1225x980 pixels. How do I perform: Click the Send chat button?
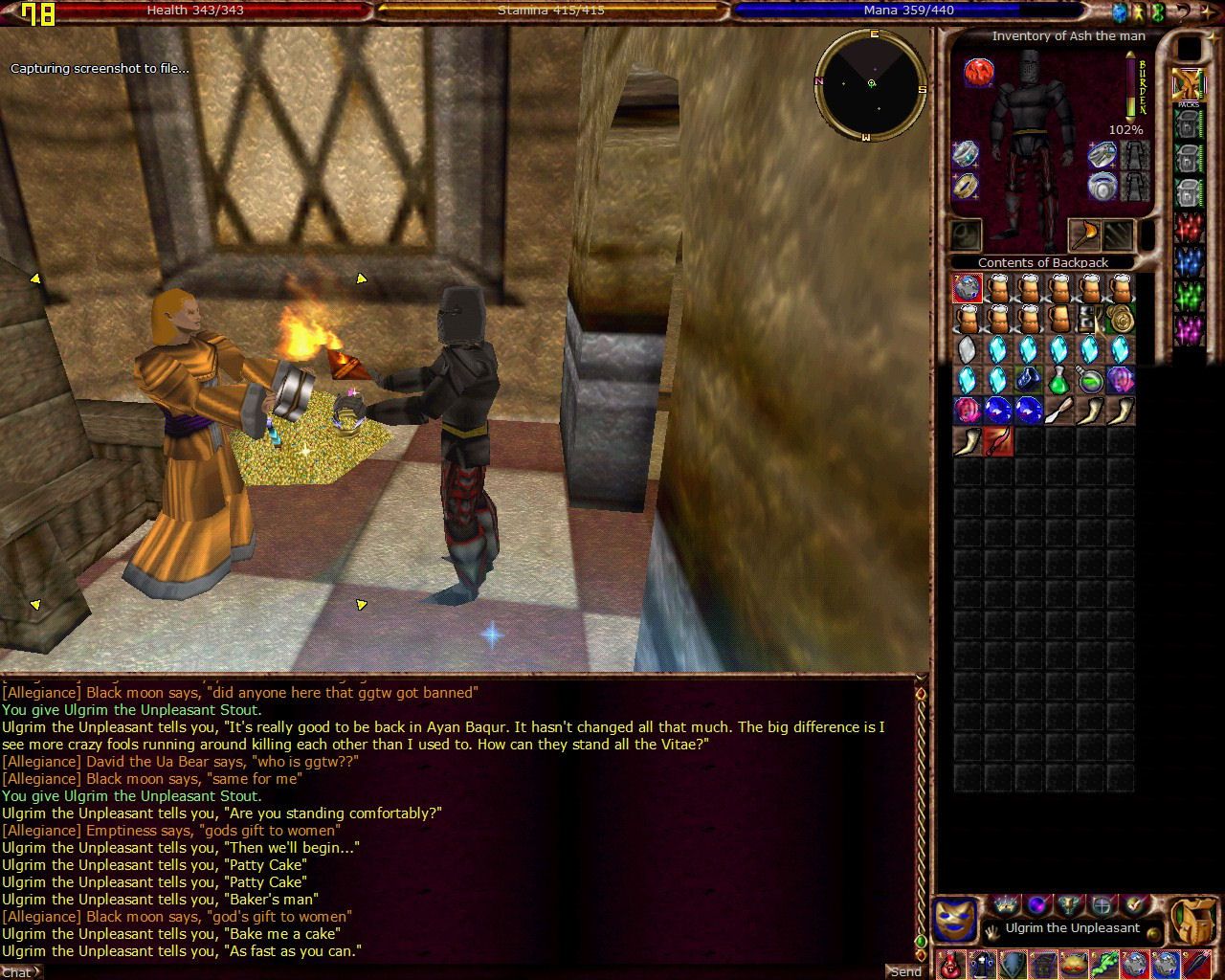coord(904,970)
